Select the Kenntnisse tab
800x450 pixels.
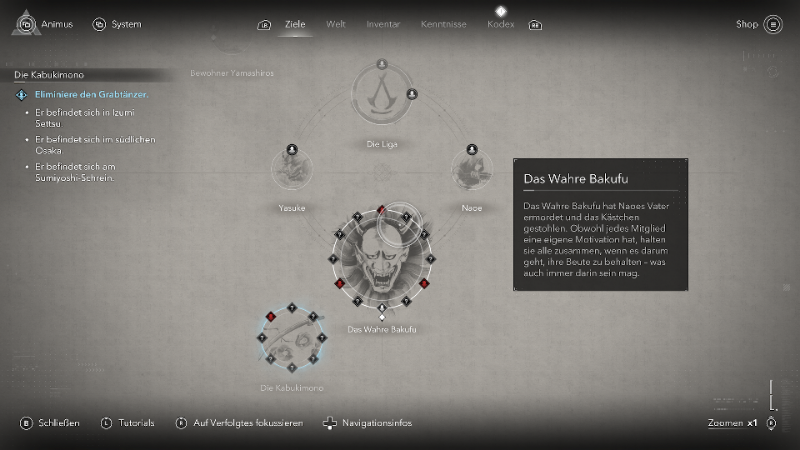coord(442,24)
